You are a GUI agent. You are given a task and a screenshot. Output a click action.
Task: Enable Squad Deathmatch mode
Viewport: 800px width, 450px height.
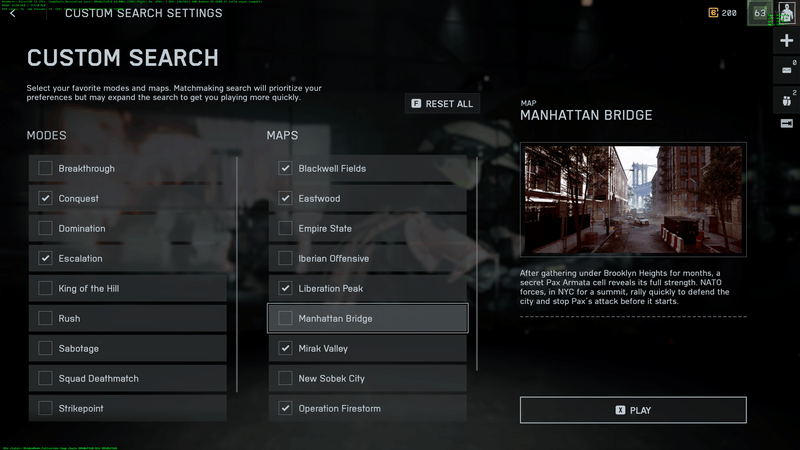click(x=45, y=379)
